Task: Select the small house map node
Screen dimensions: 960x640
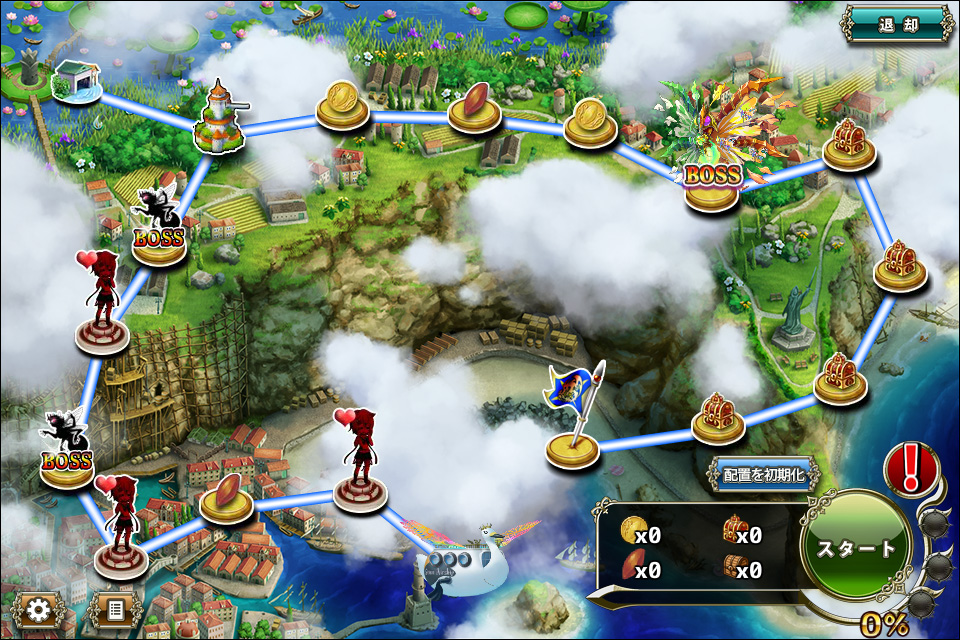Action: [x=76, y=80]
